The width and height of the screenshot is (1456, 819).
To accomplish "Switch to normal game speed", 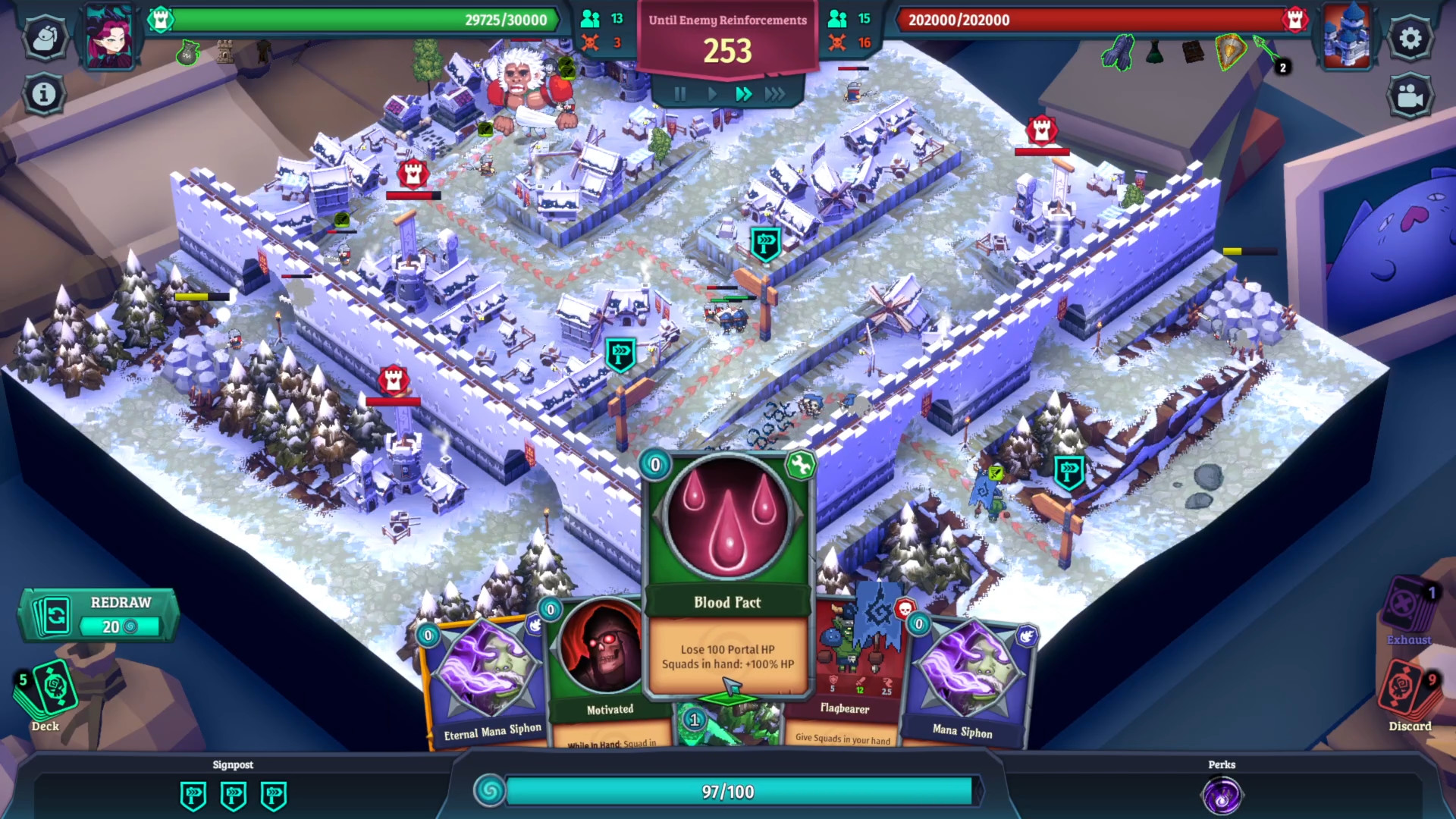I will (x=711, y=94).
